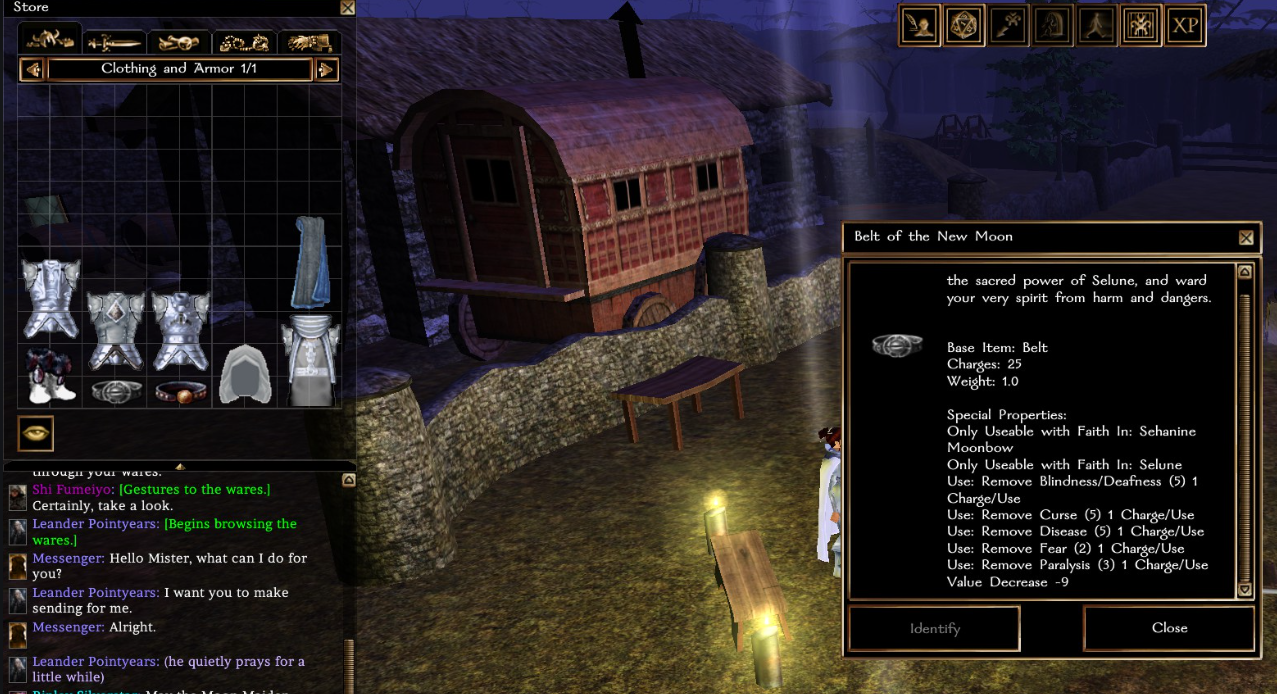Go to previous Clothing and Armor page
Screen dimensions: 1277x694
[x=32, y=70]
